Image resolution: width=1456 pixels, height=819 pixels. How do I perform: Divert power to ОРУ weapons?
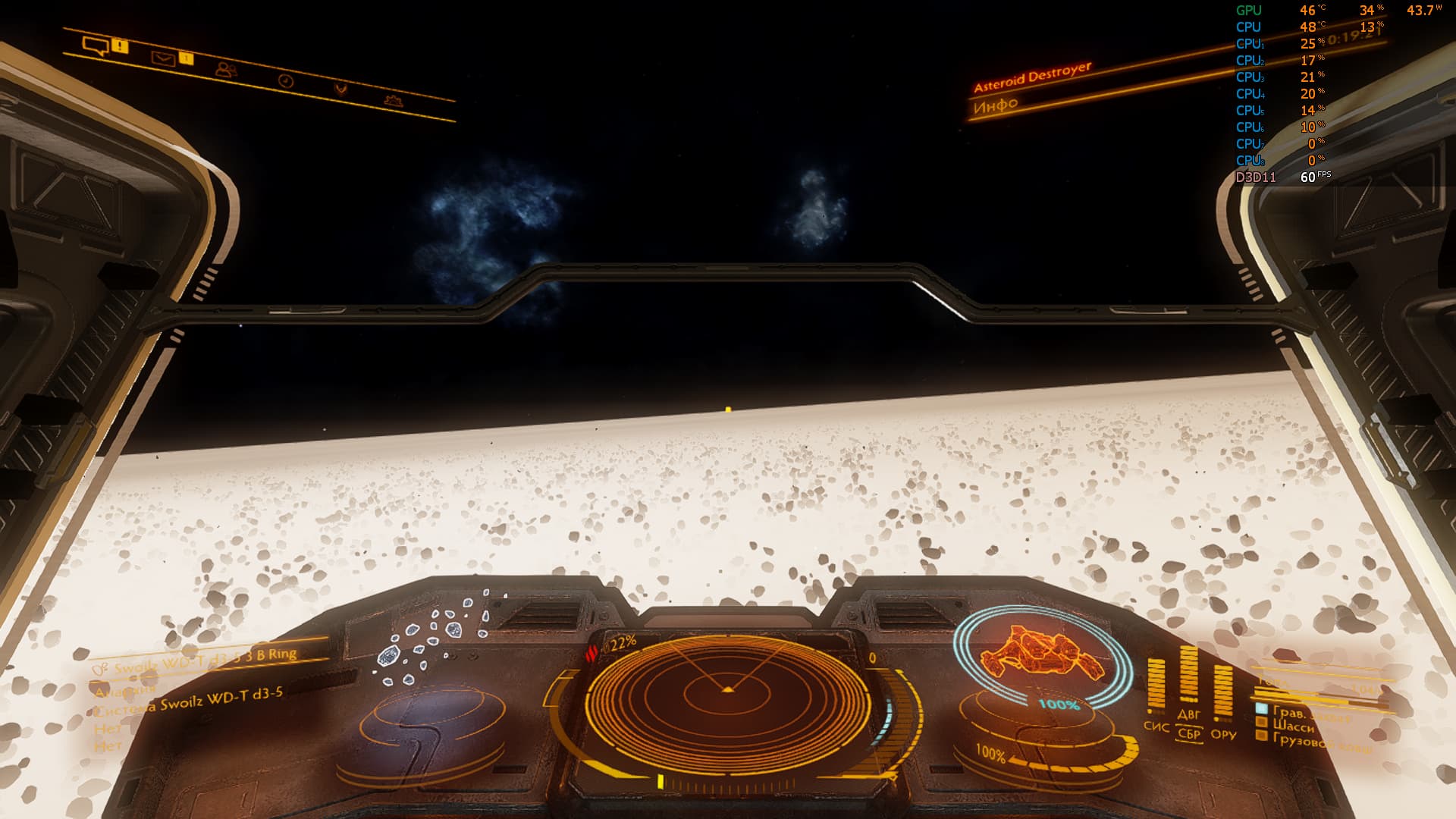pos(1223,734)
